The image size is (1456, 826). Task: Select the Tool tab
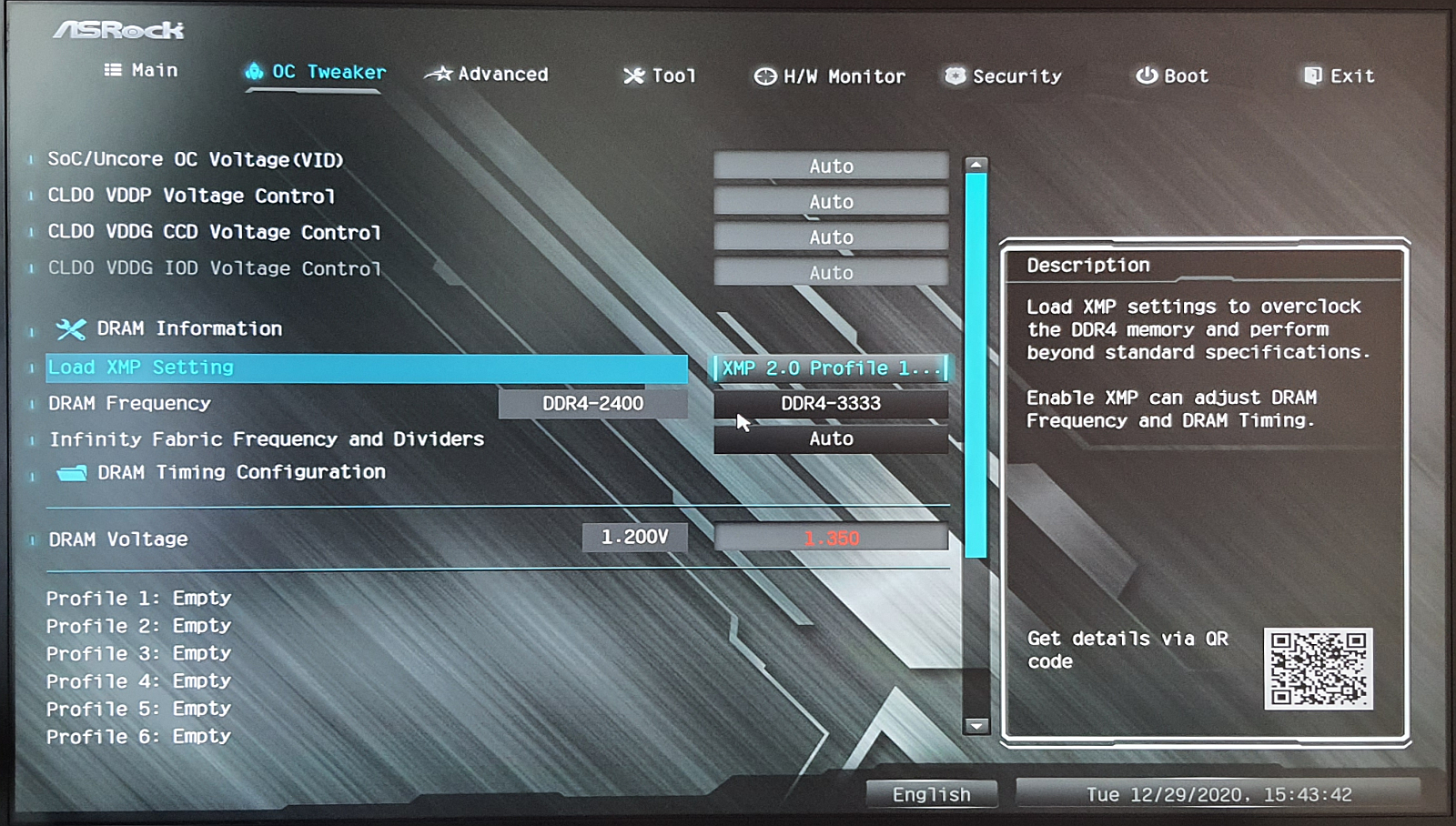(x=661, y=76)
